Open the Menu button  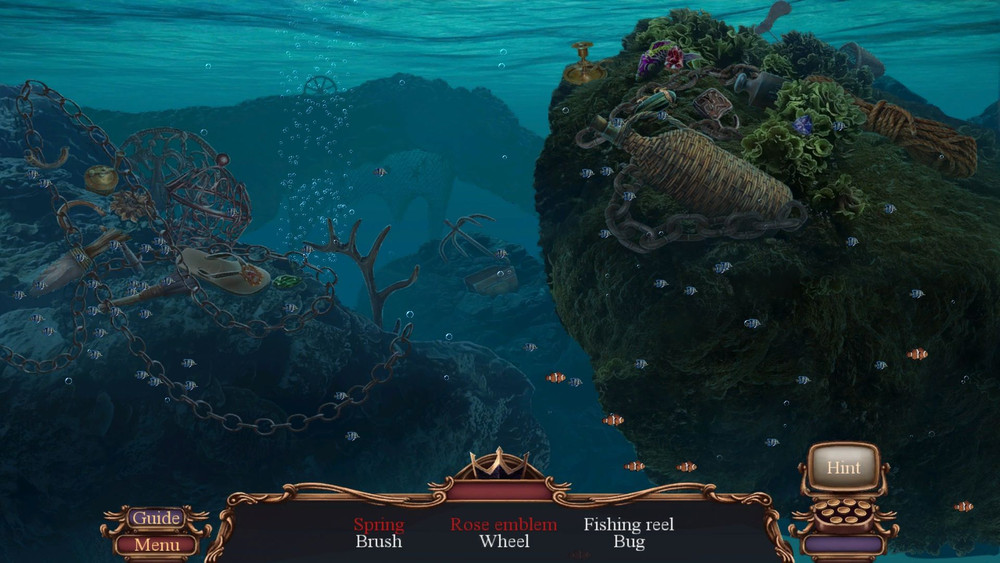pos(157,545)
